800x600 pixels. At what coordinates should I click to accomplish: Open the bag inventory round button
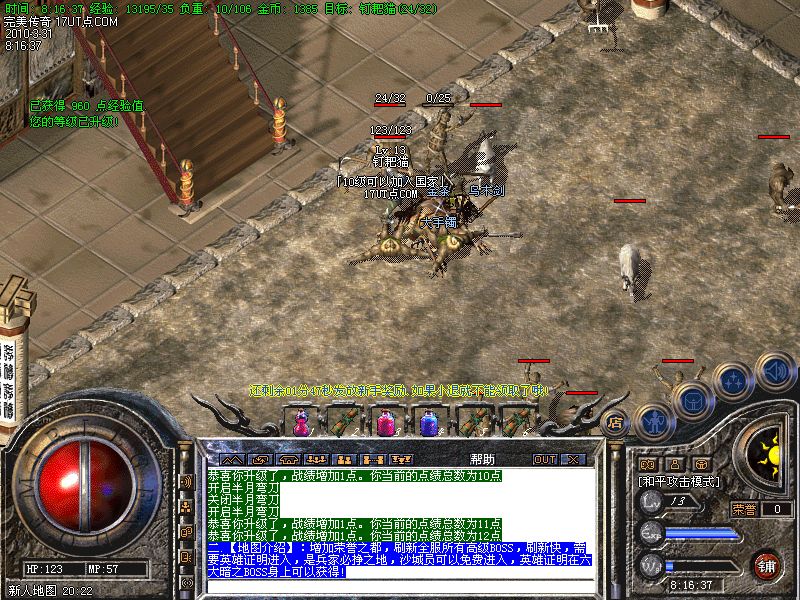tap(694, 398)
